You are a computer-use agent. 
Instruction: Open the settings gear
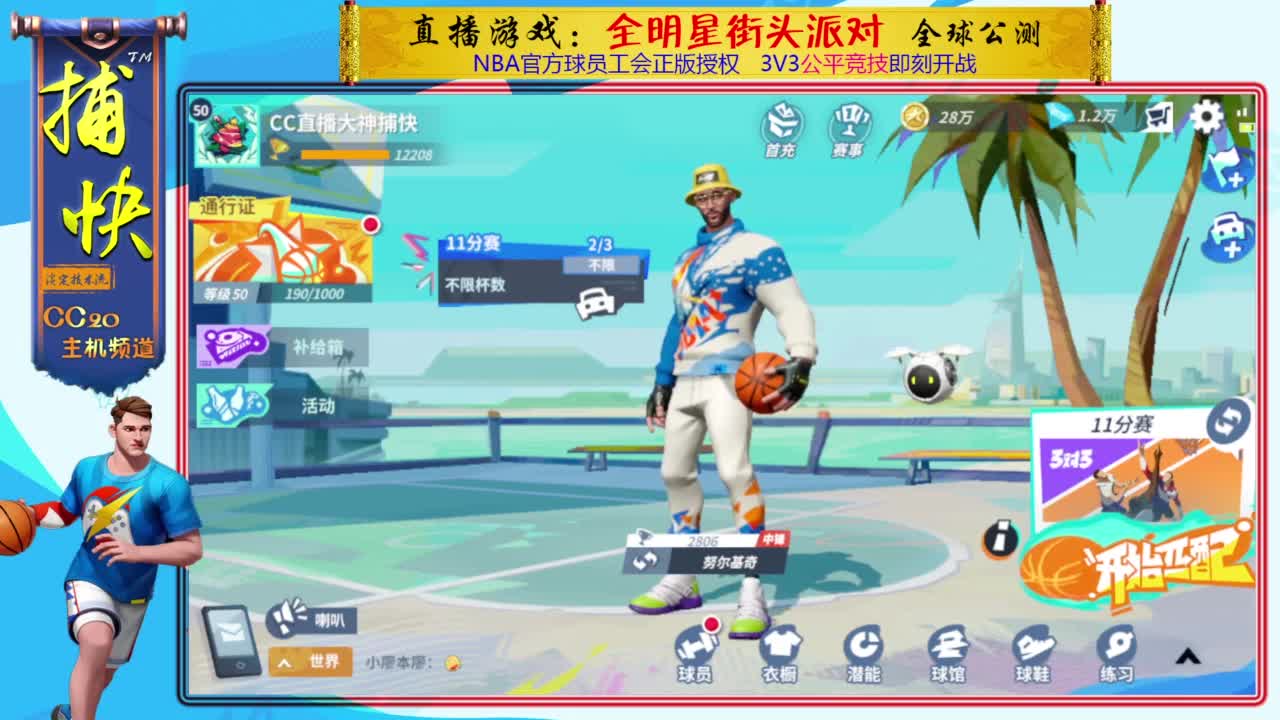(x=1208, y=120)
